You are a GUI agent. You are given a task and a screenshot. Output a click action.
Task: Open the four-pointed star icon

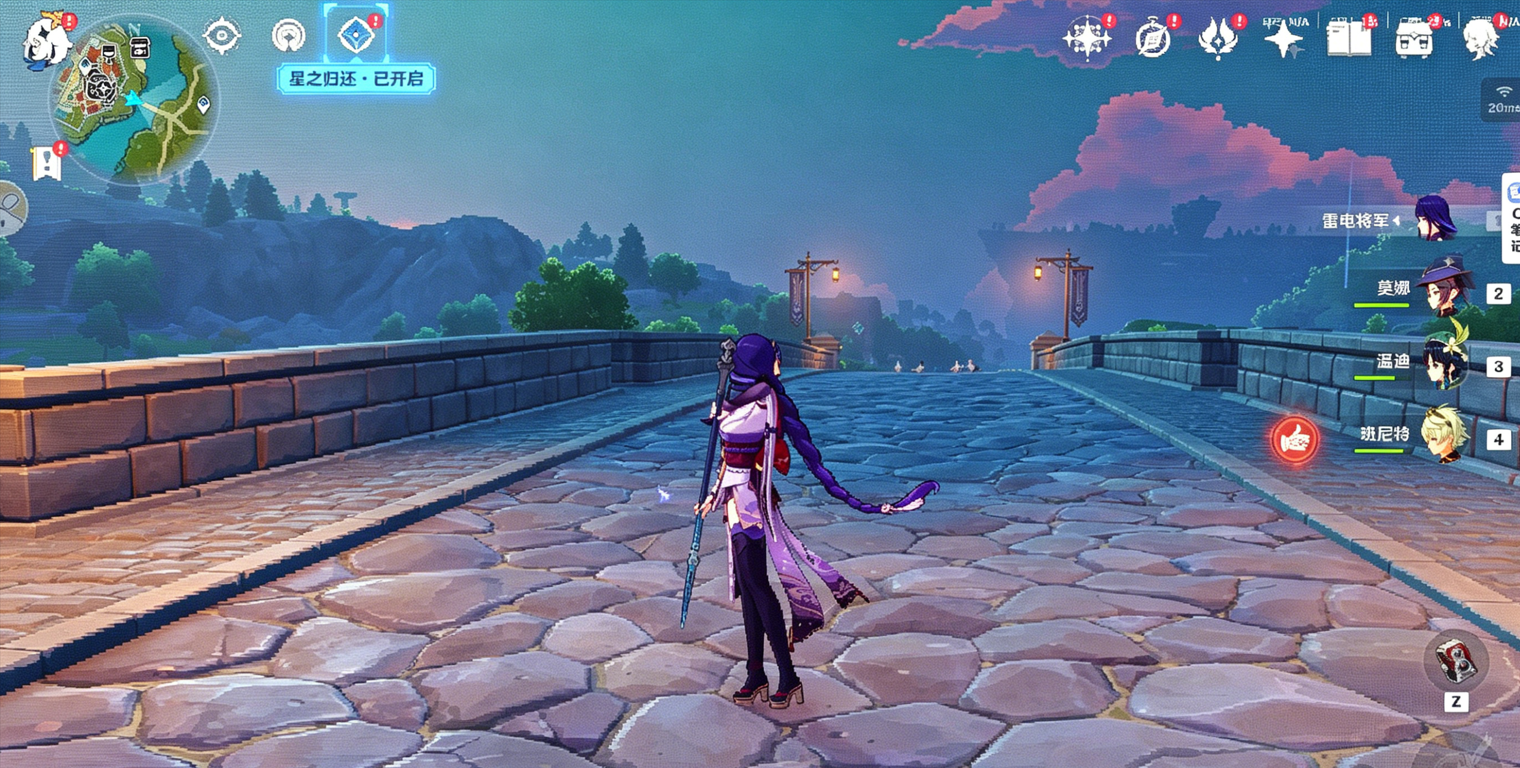pos(1283,39)
